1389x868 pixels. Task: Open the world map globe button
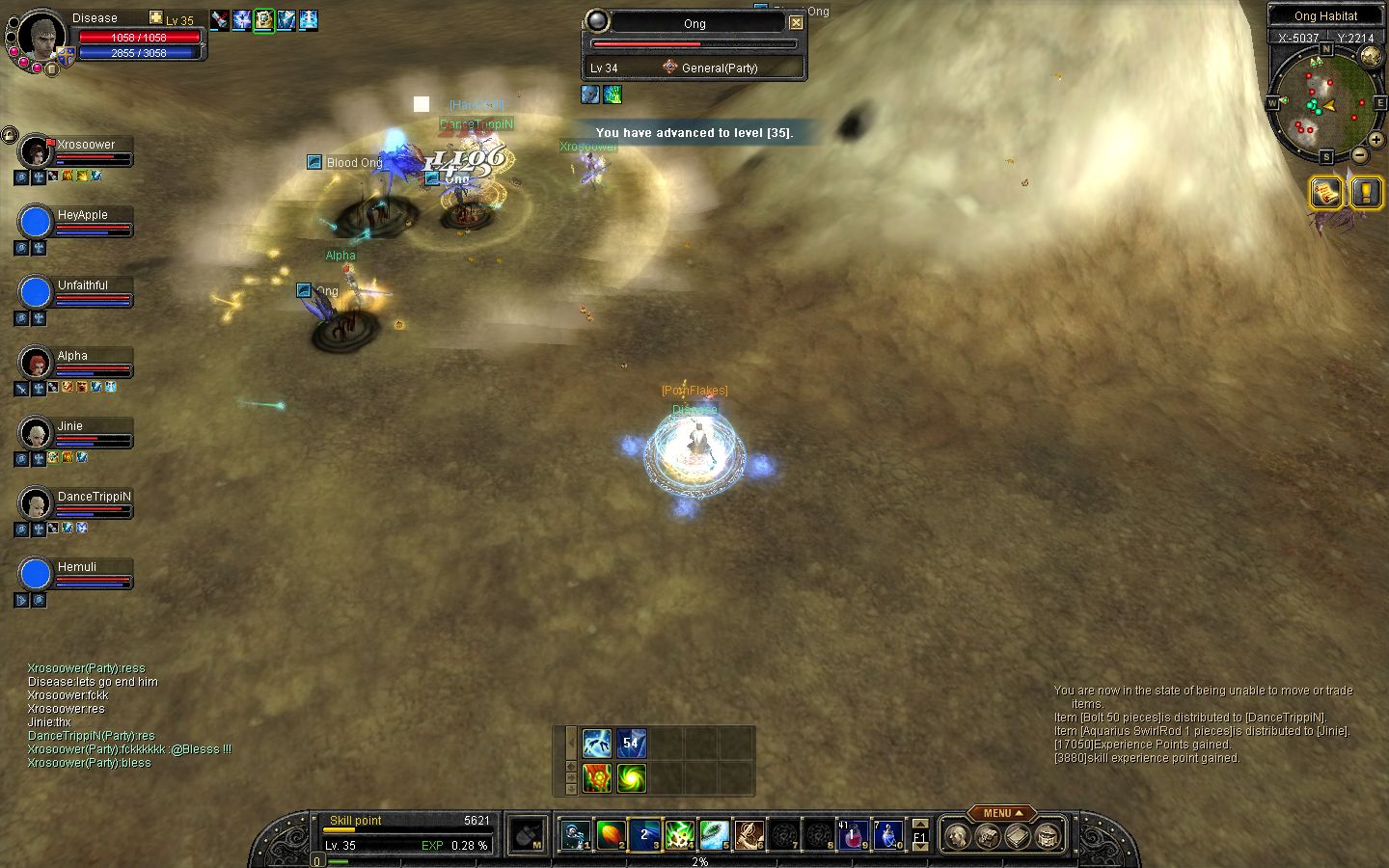(x=1371, y=56)
